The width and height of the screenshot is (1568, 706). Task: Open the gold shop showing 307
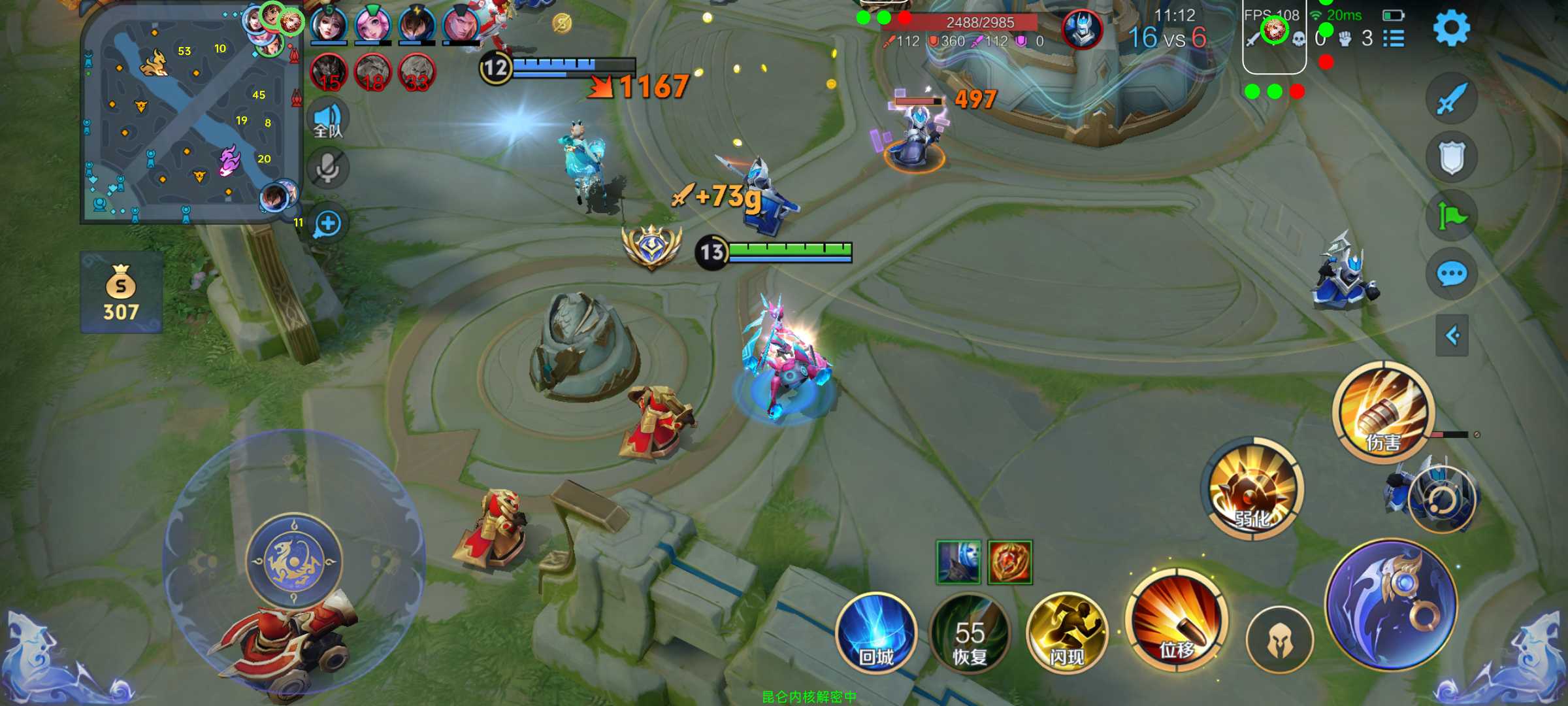[x=121, y=293]
